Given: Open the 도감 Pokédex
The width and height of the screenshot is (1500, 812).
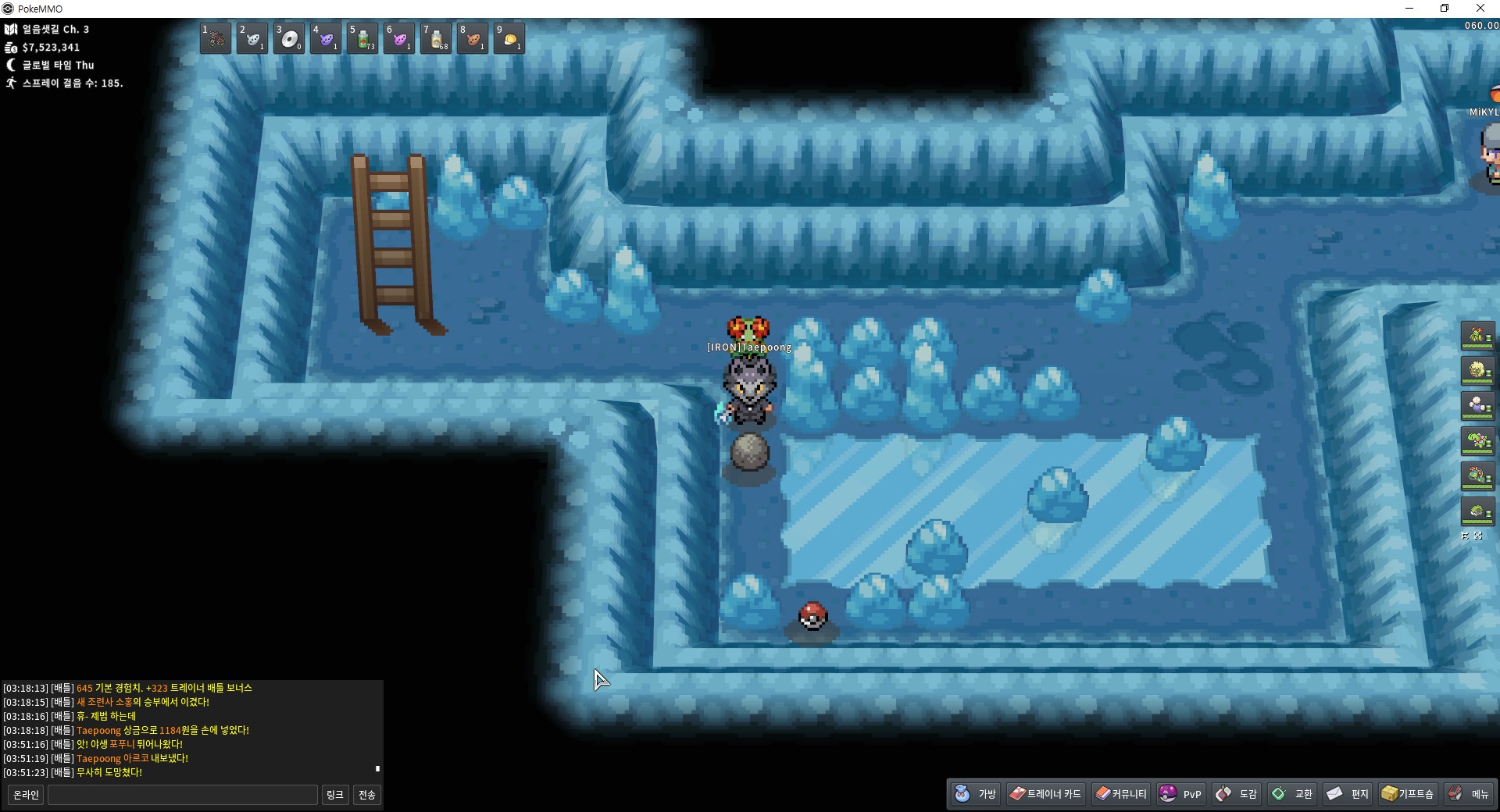Looking at the screenshot, I should pyautogui.click(x=1237, y=794).
